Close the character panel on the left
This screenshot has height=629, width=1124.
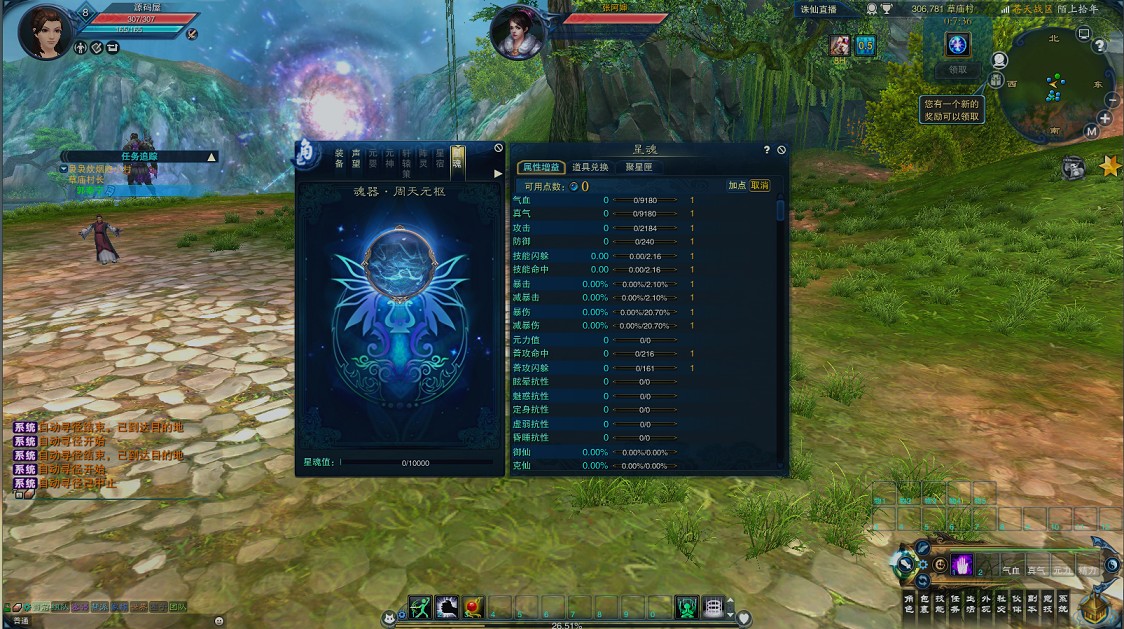click(x=499, y=148)
